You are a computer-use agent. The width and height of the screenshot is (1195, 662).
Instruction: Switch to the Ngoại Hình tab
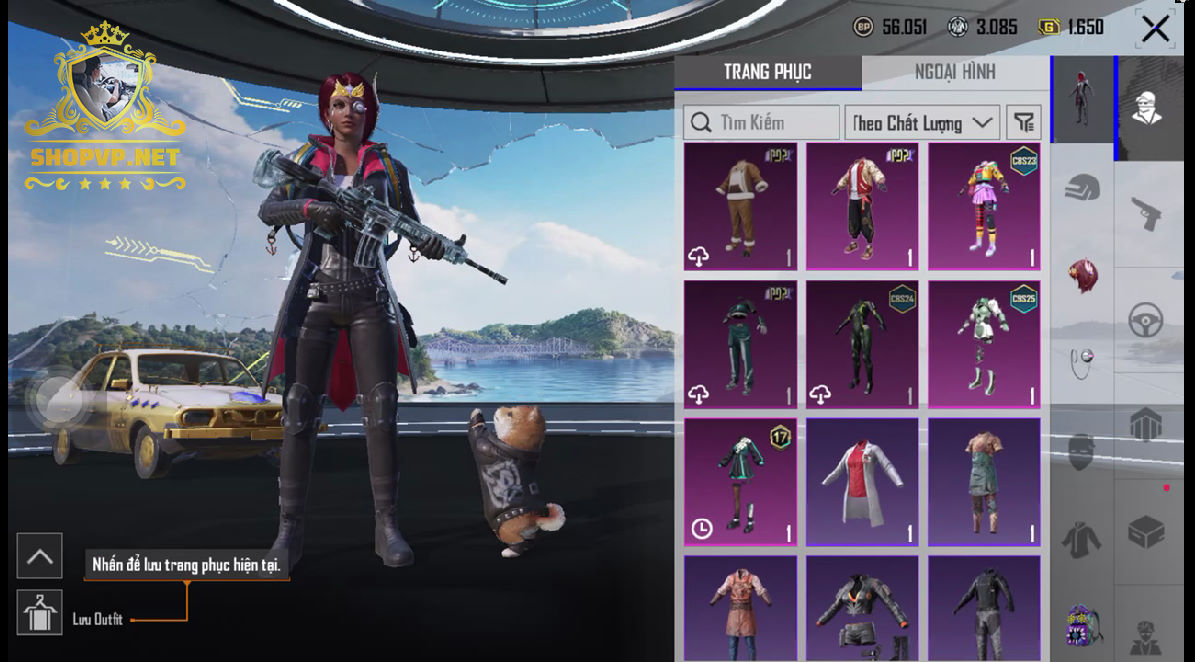(x=954, y=72)
